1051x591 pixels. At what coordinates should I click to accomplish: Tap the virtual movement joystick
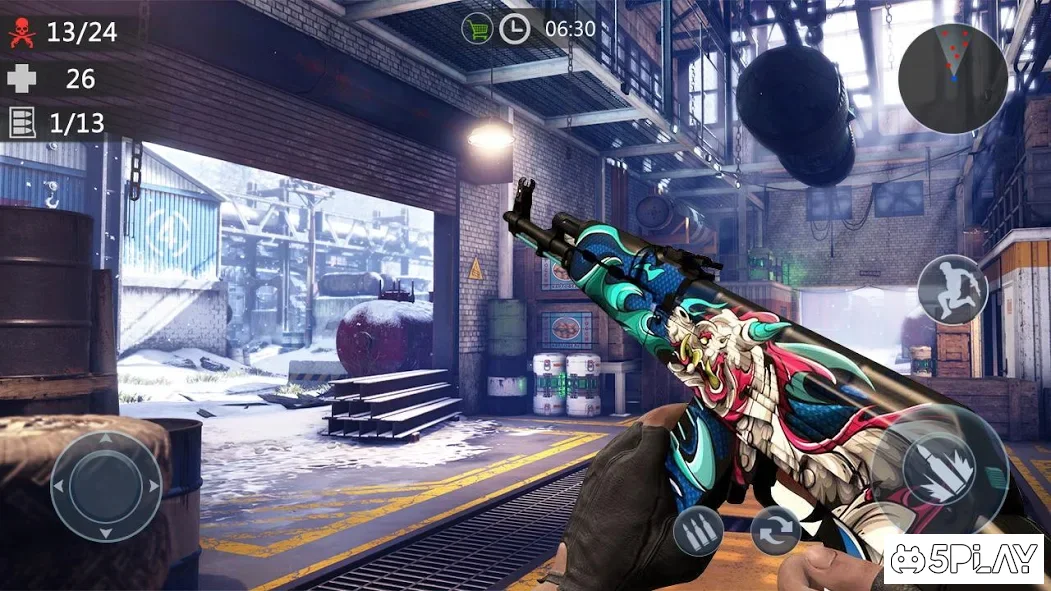[x=106, y=487]
